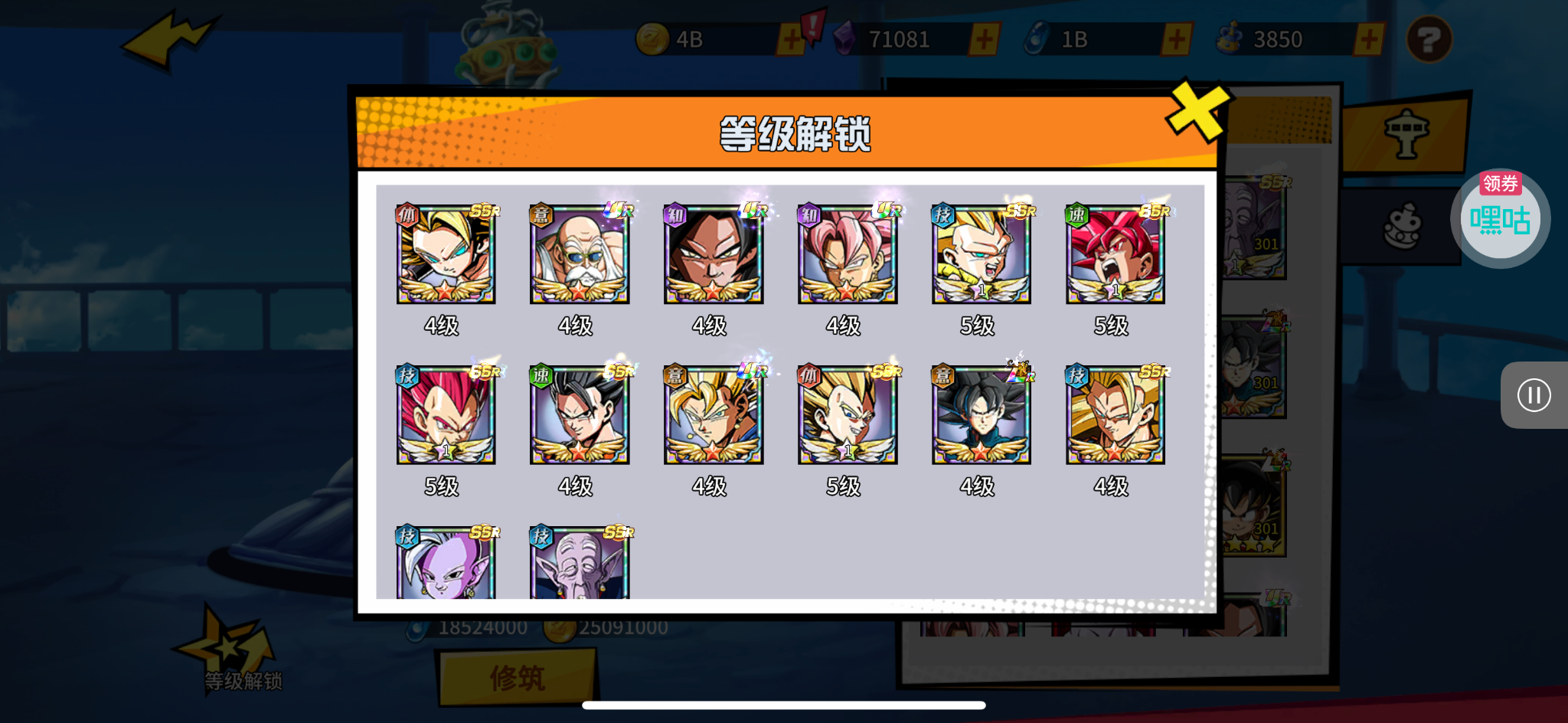Select the Ultra Instinct Goku card

[982, 416]
